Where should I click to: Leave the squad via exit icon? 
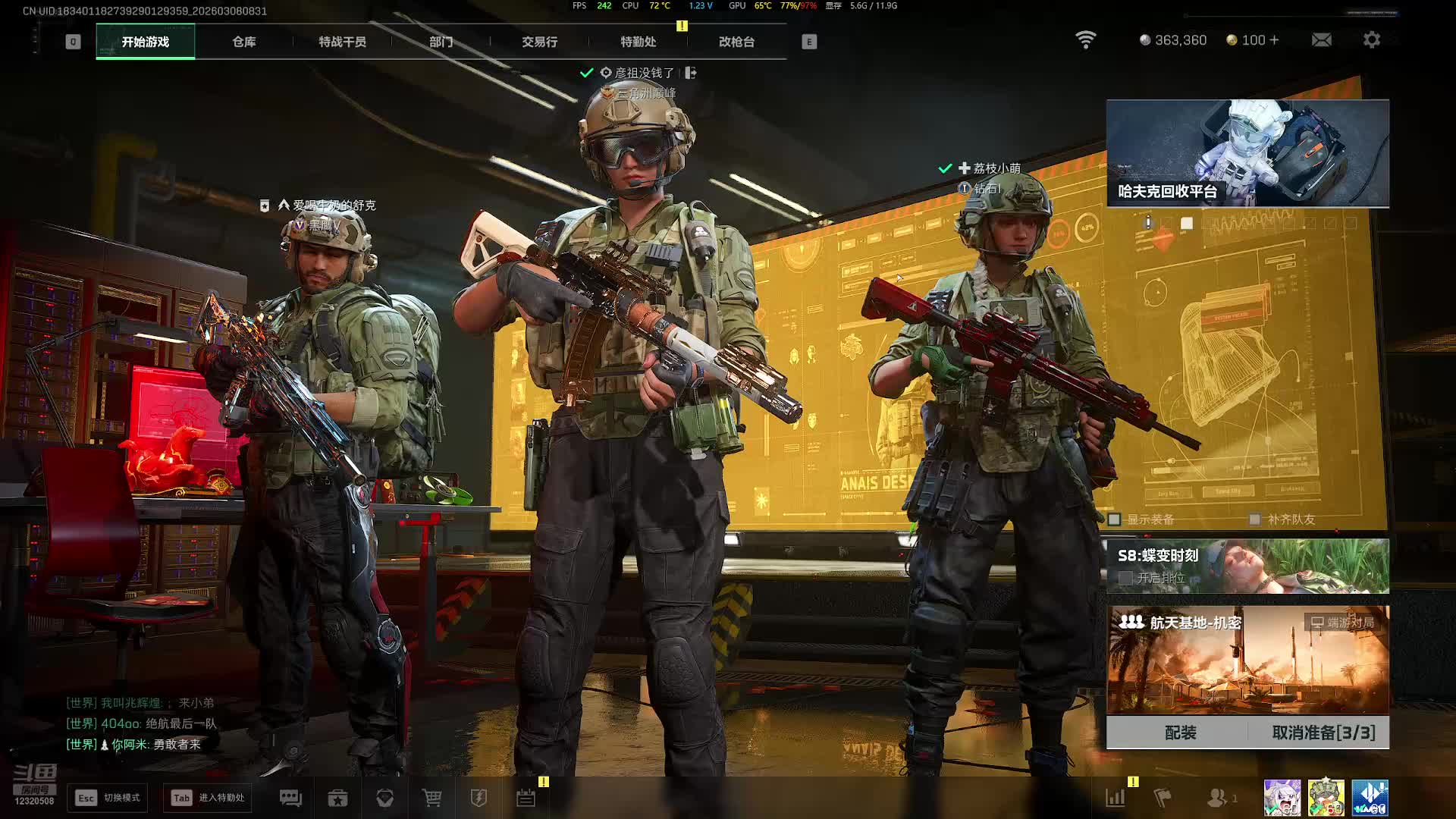(x=690, y=73)
